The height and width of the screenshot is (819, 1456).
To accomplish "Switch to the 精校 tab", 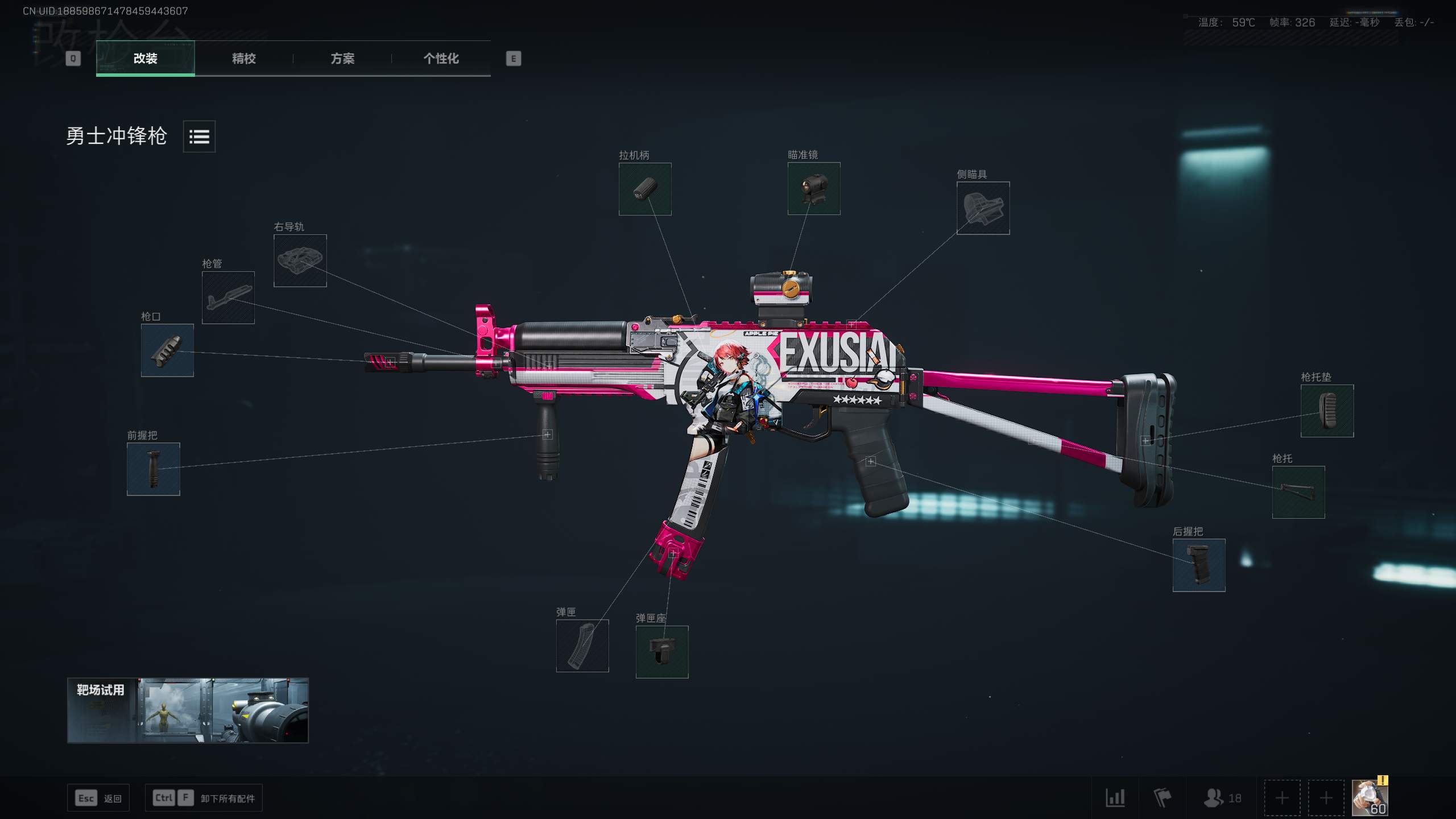I will pyautogui.click(x=243, y=59).
